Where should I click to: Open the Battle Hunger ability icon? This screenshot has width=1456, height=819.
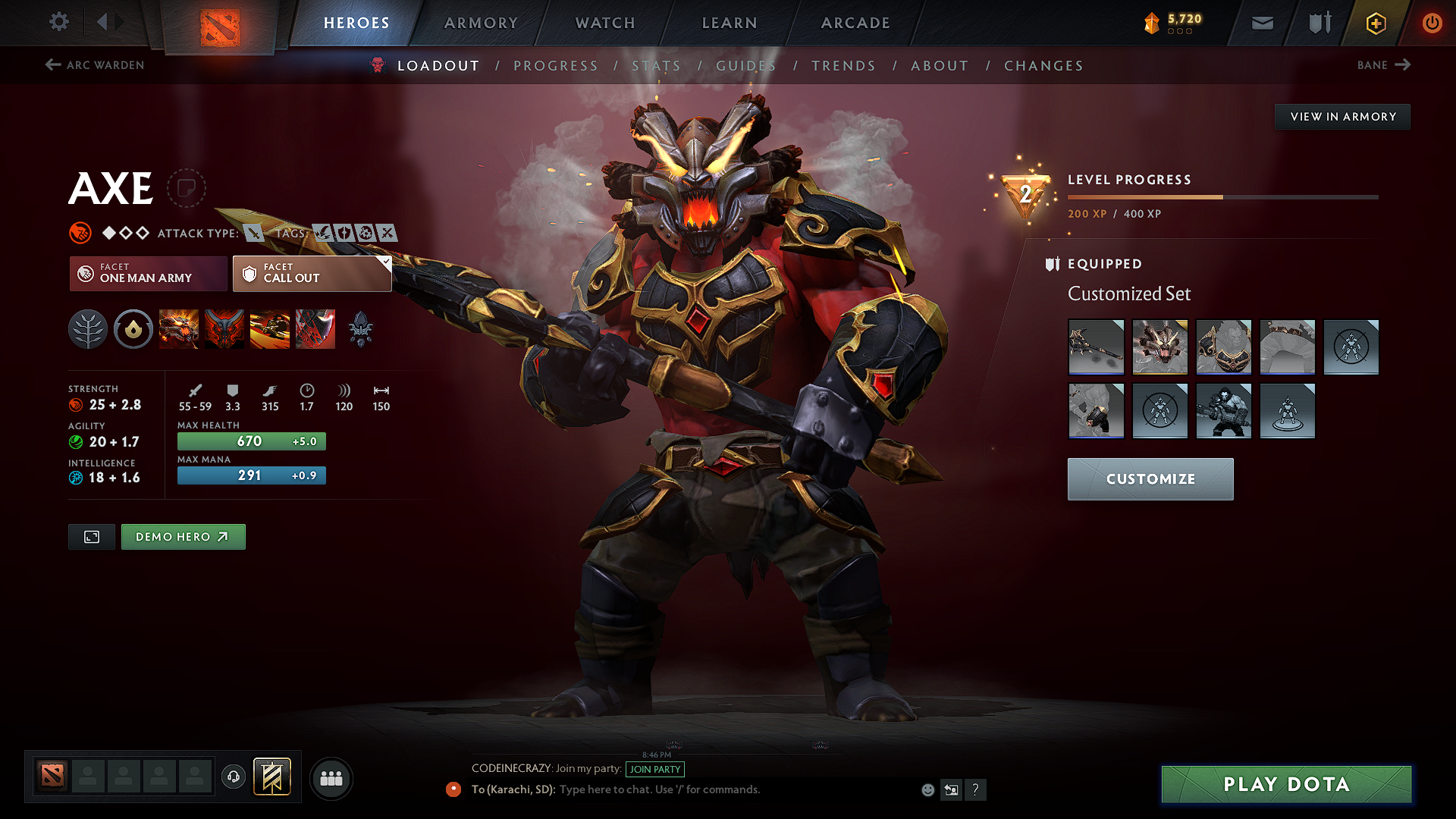point(224,329)
